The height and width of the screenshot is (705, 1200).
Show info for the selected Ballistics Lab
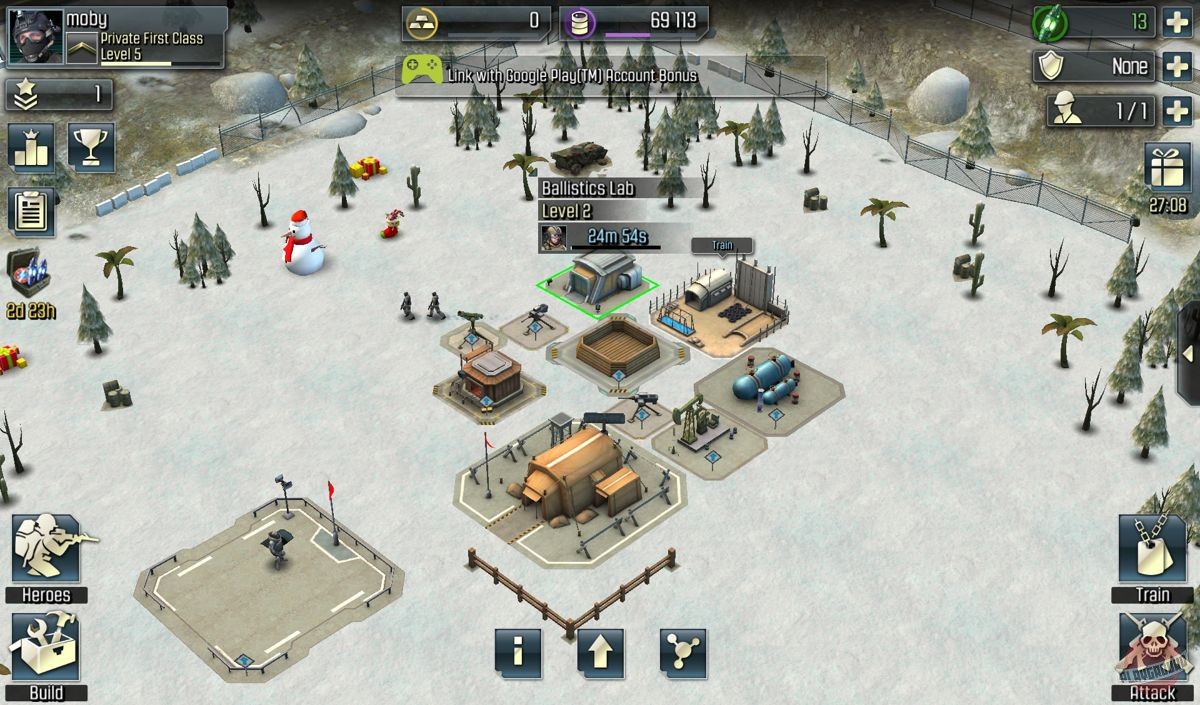tap(518, 654)
